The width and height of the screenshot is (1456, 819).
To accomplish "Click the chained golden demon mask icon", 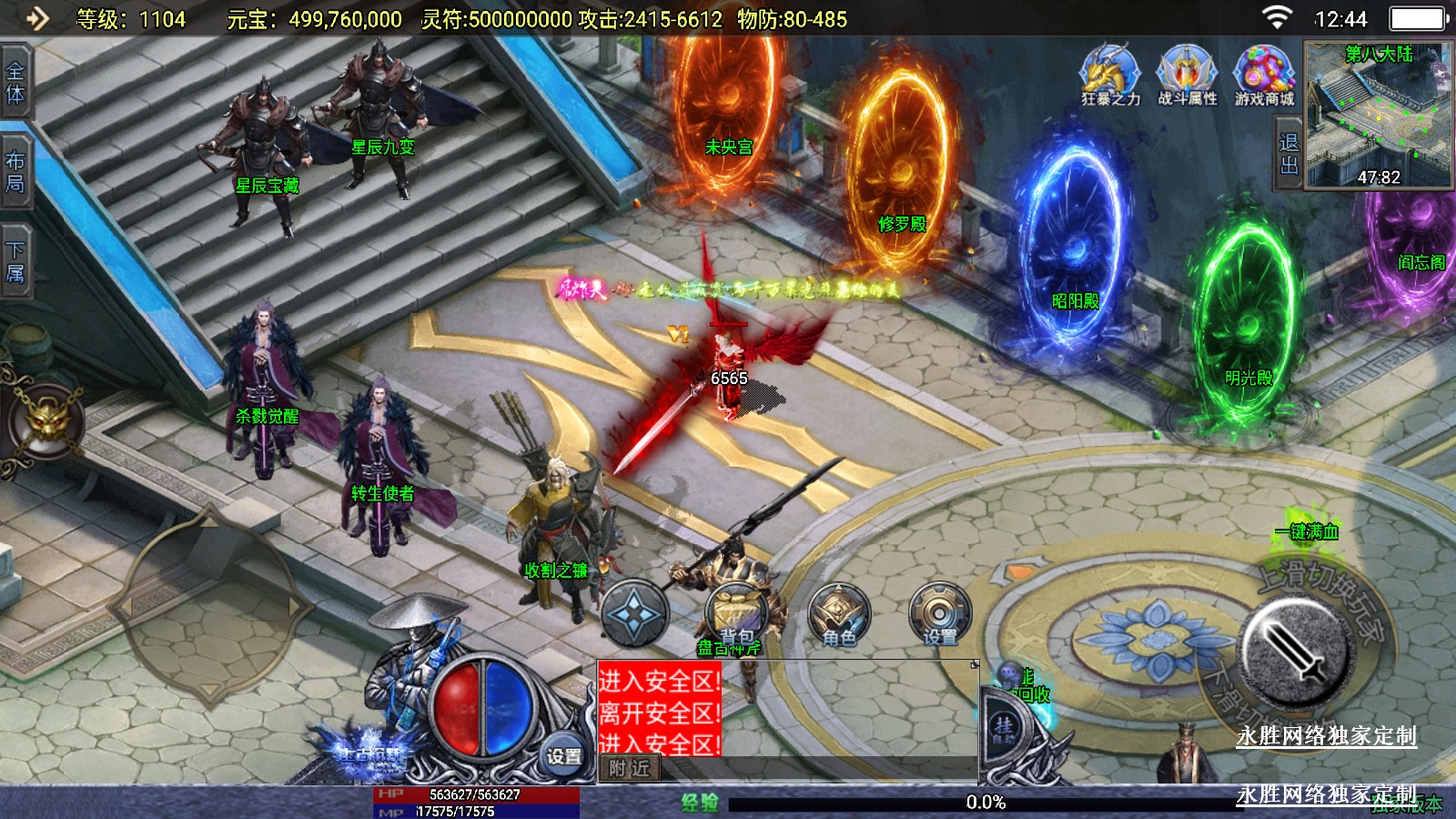I will click(45, 422).
